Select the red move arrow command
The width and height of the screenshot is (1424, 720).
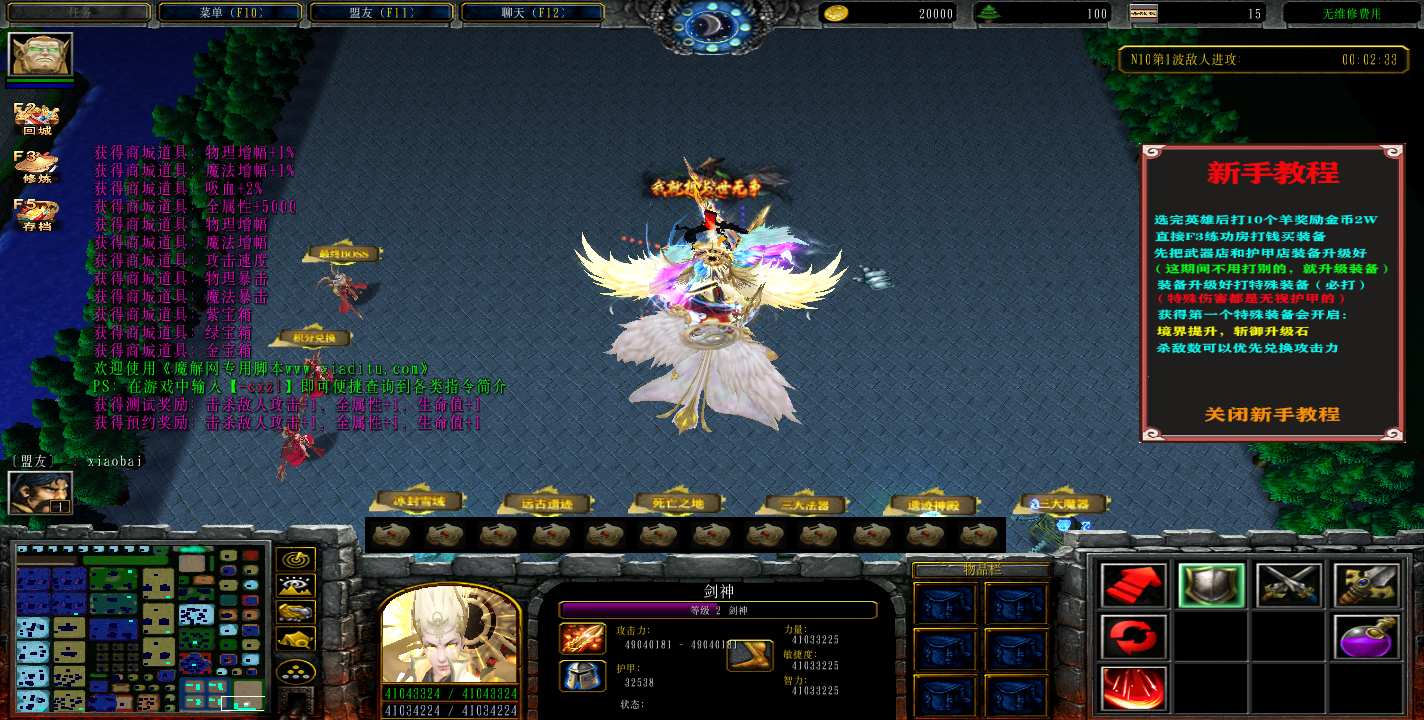[x=1134, y=586]
